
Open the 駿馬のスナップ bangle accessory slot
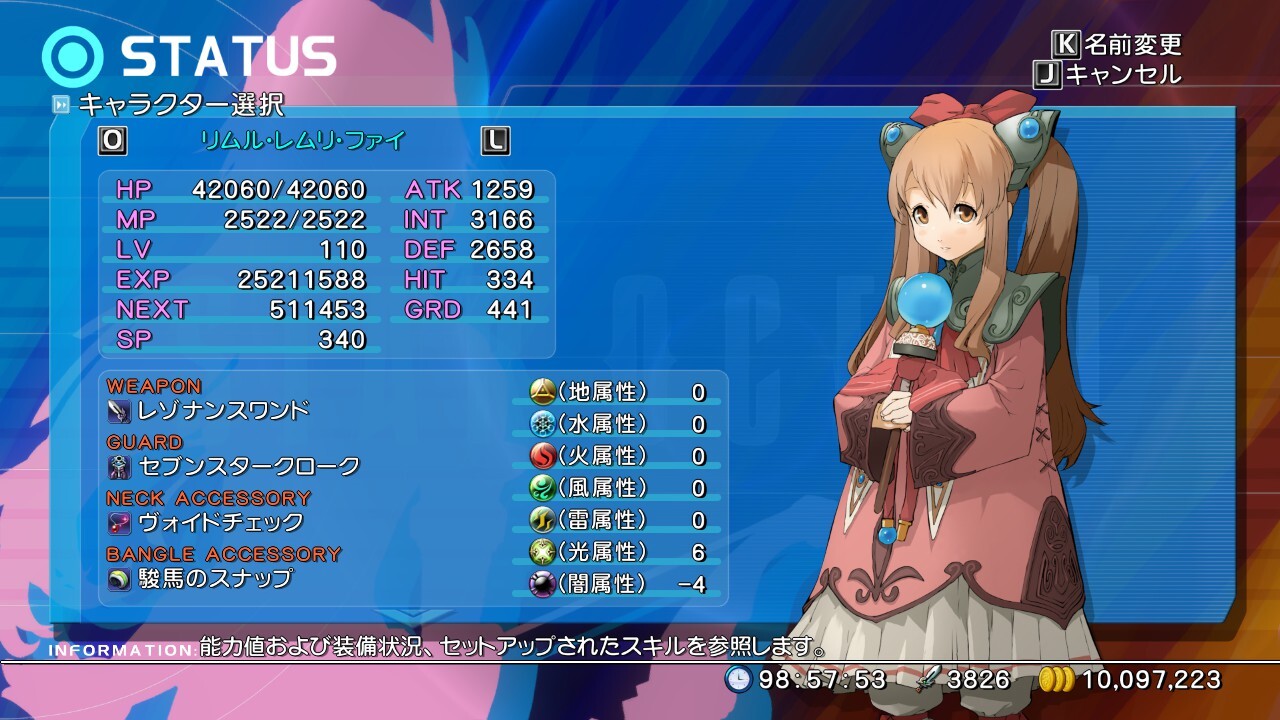click(x=215, y=578)
